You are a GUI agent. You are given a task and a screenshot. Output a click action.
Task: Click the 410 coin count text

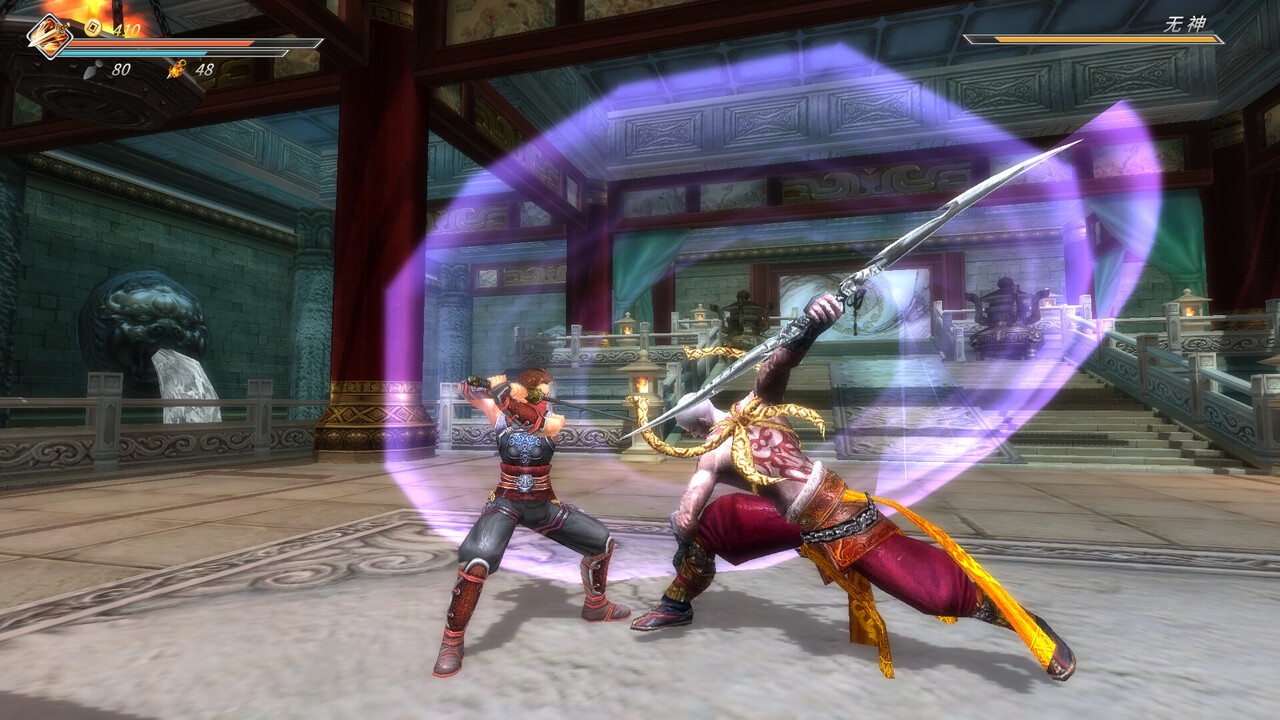[x=127, y=28]
